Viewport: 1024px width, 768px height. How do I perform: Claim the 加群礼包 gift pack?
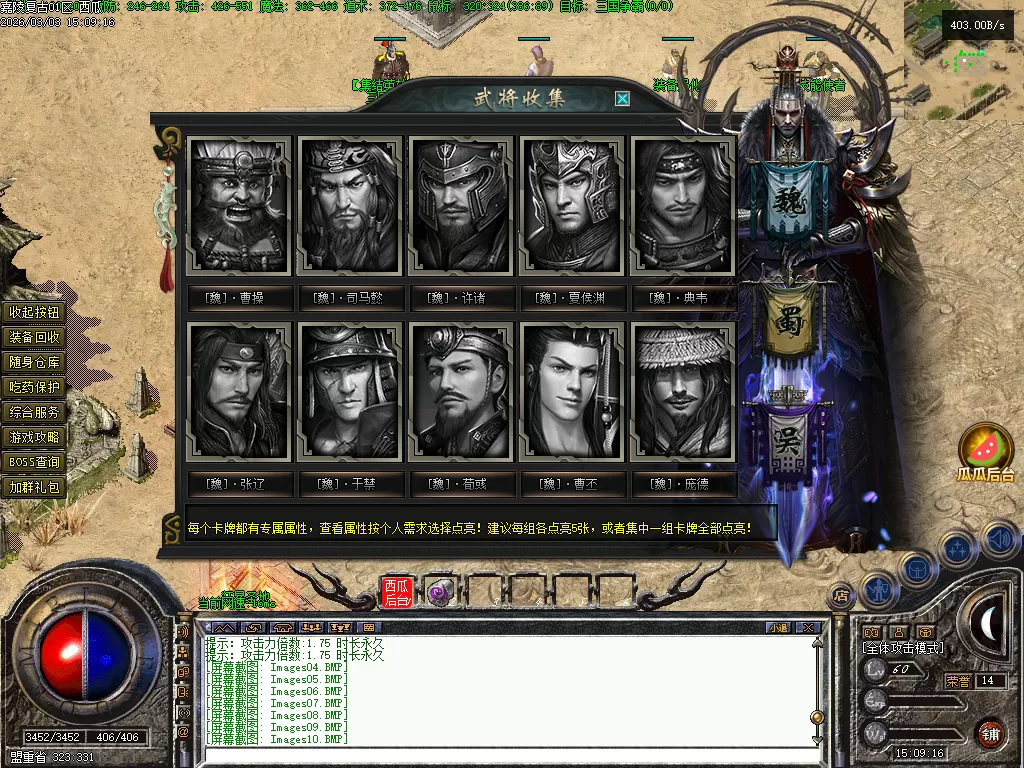pos(35,487)
